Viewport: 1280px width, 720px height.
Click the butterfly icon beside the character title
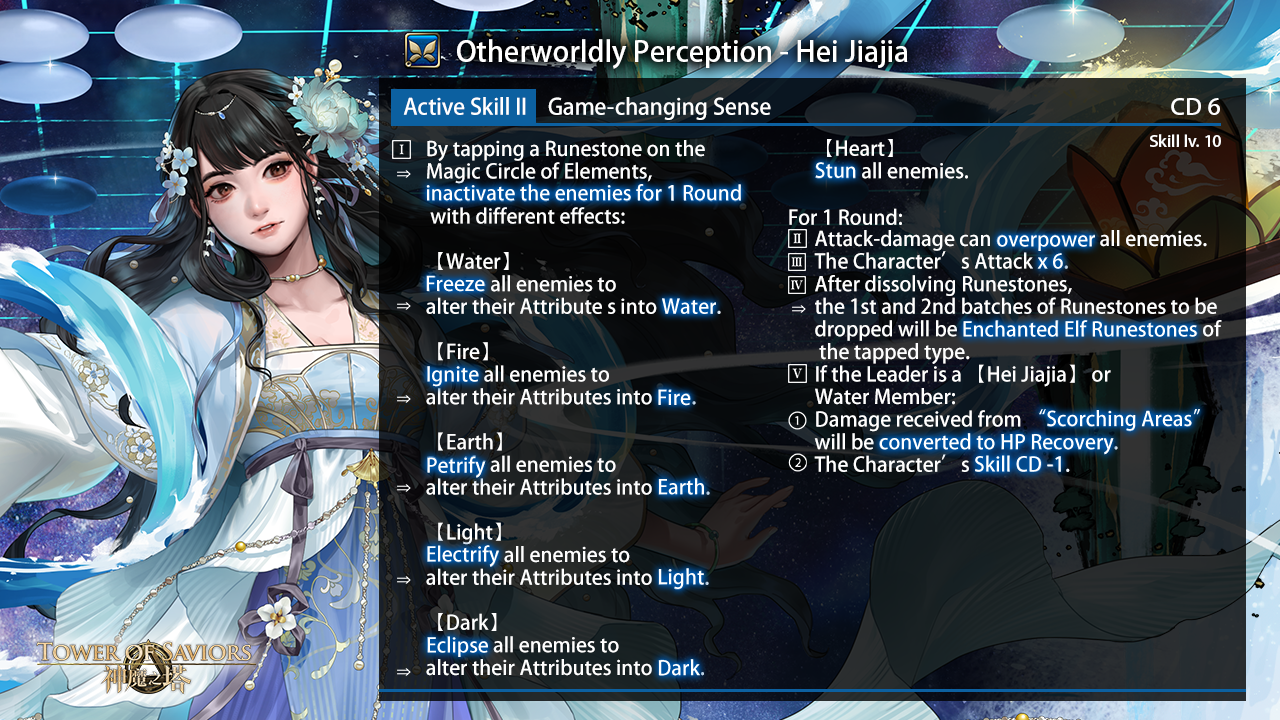(423, 50)
